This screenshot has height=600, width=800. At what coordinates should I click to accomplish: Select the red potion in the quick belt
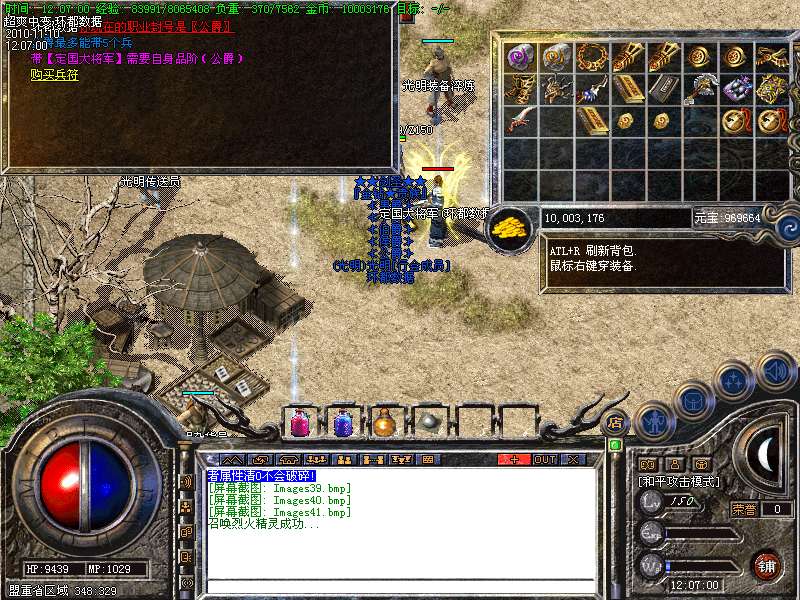tap(299, 423)
